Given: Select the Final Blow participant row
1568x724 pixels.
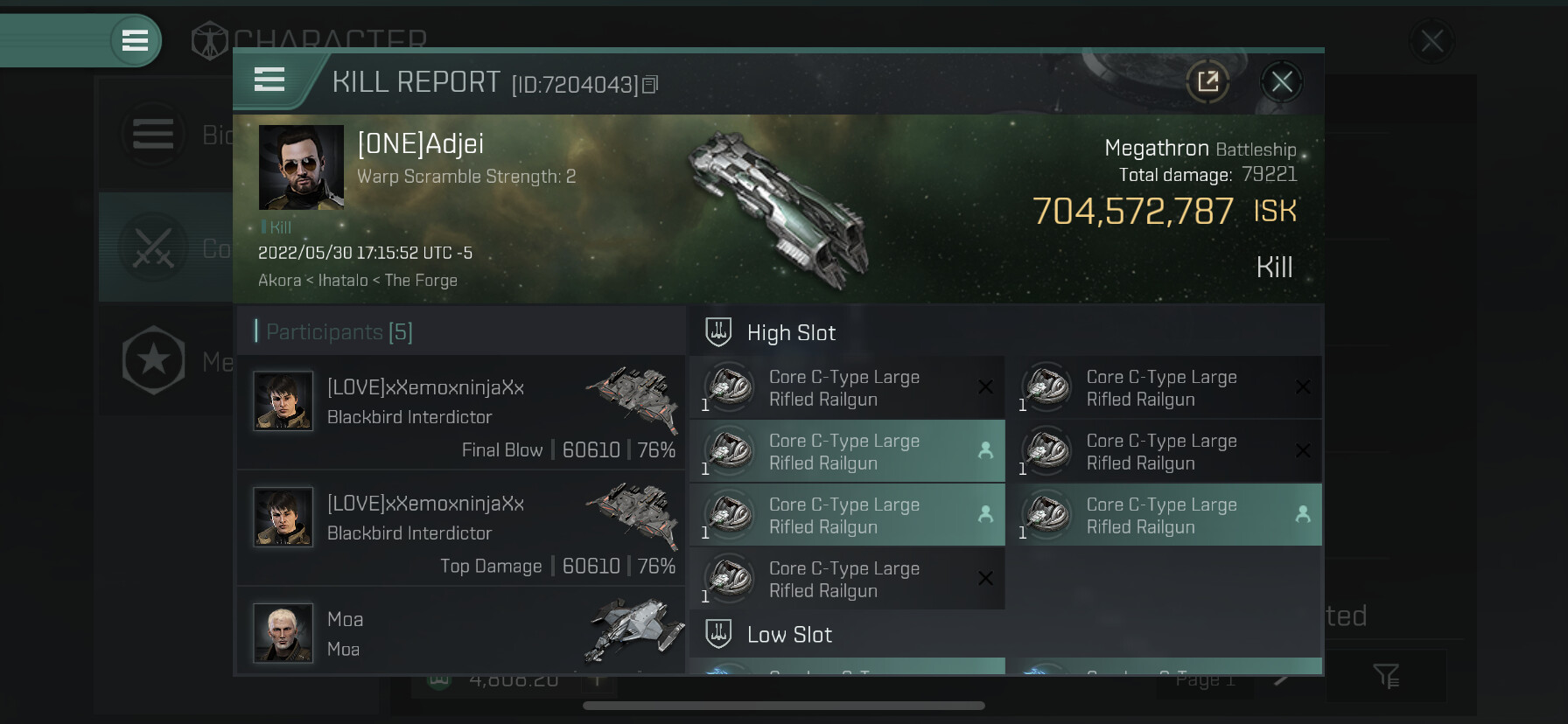Looking at the screenshot, I should [x=461, y=413].
